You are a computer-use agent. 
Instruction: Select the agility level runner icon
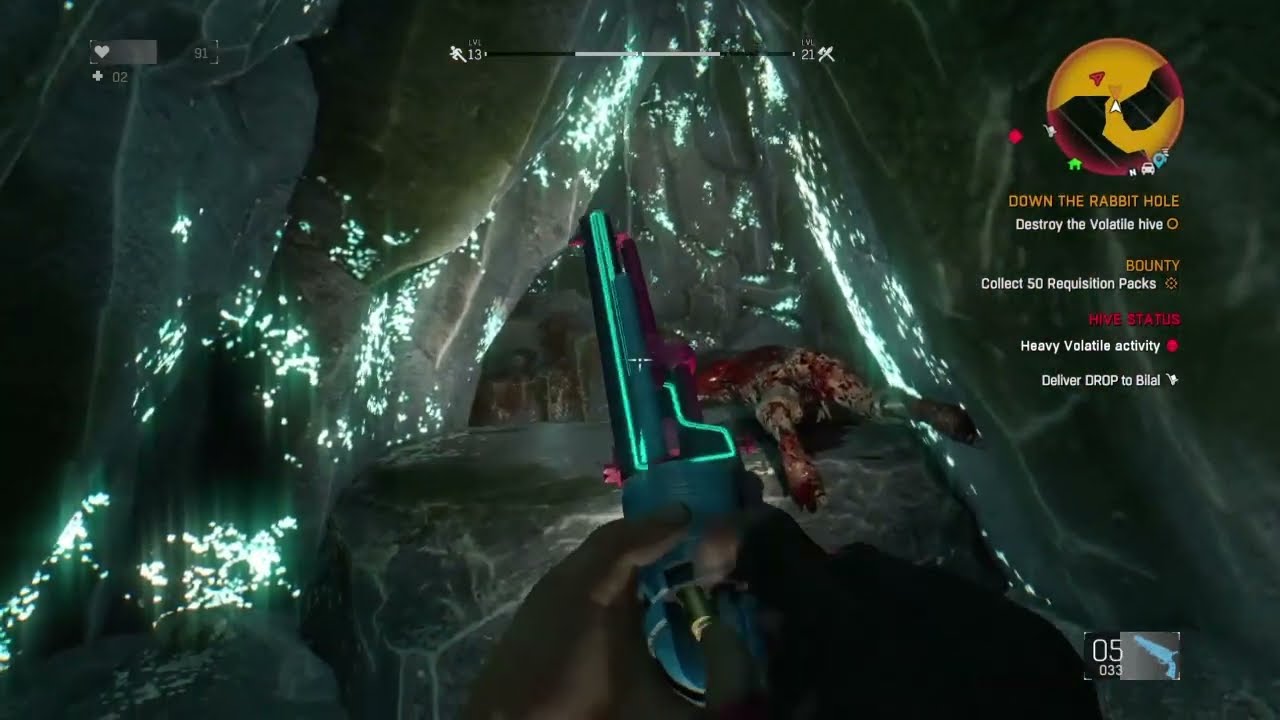coord(458,52)
